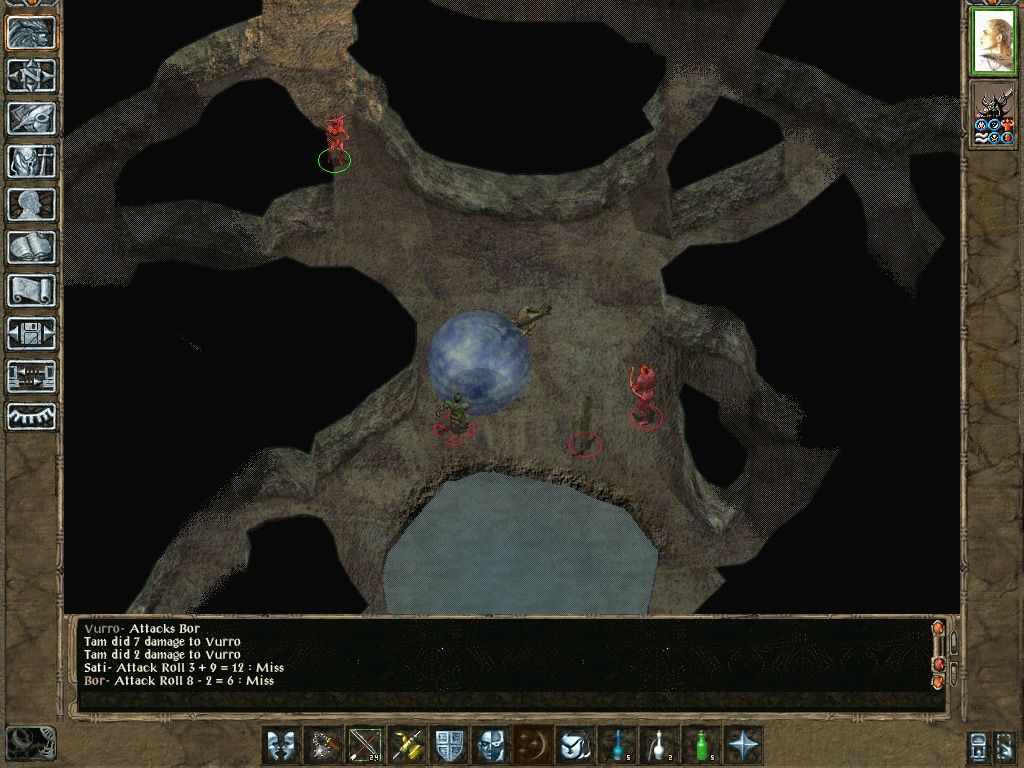1024x768 pixels.
Task: Select the horned helmet character portrait
Action: pos(993,115)
